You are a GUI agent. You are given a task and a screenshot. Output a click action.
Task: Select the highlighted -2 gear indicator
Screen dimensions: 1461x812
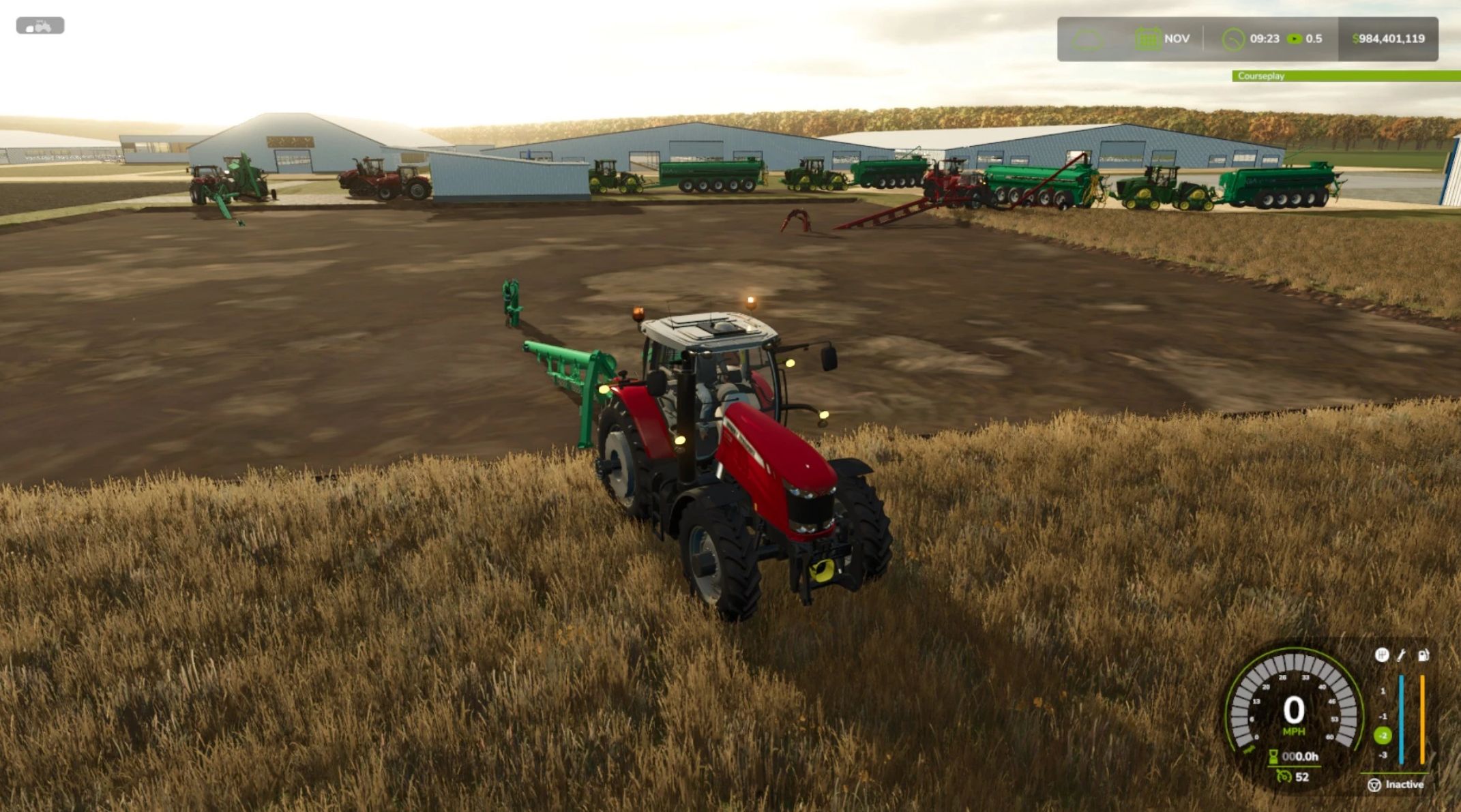pyautogui.click(x=1383, y=736)
